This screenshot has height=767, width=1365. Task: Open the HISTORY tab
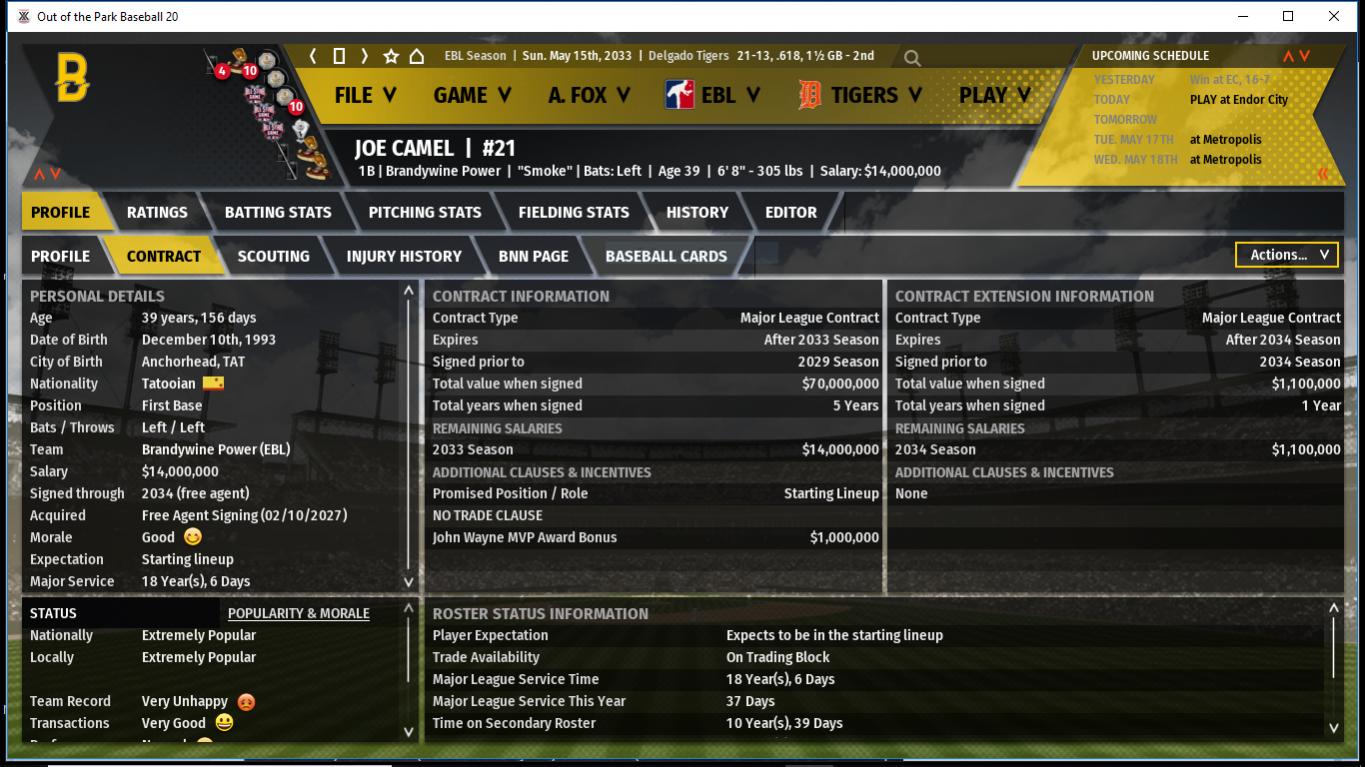[697, 212]
